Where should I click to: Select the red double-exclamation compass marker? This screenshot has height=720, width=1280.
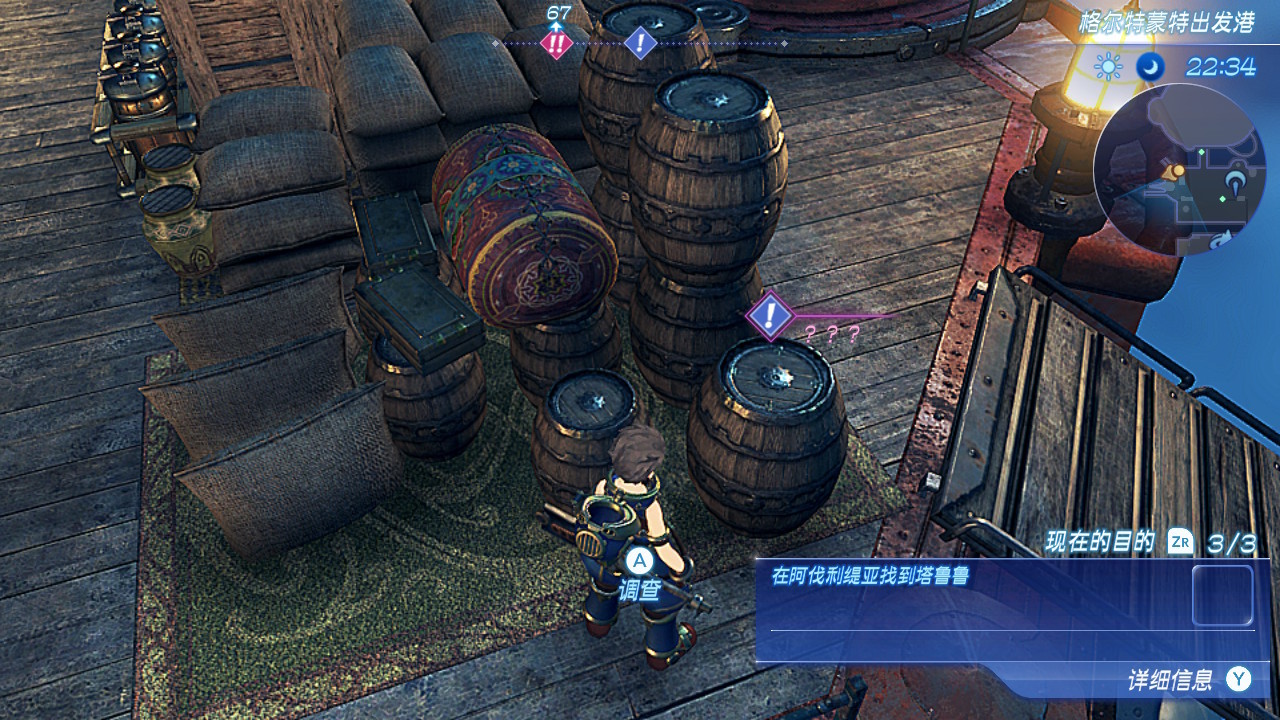click(555, 43)
